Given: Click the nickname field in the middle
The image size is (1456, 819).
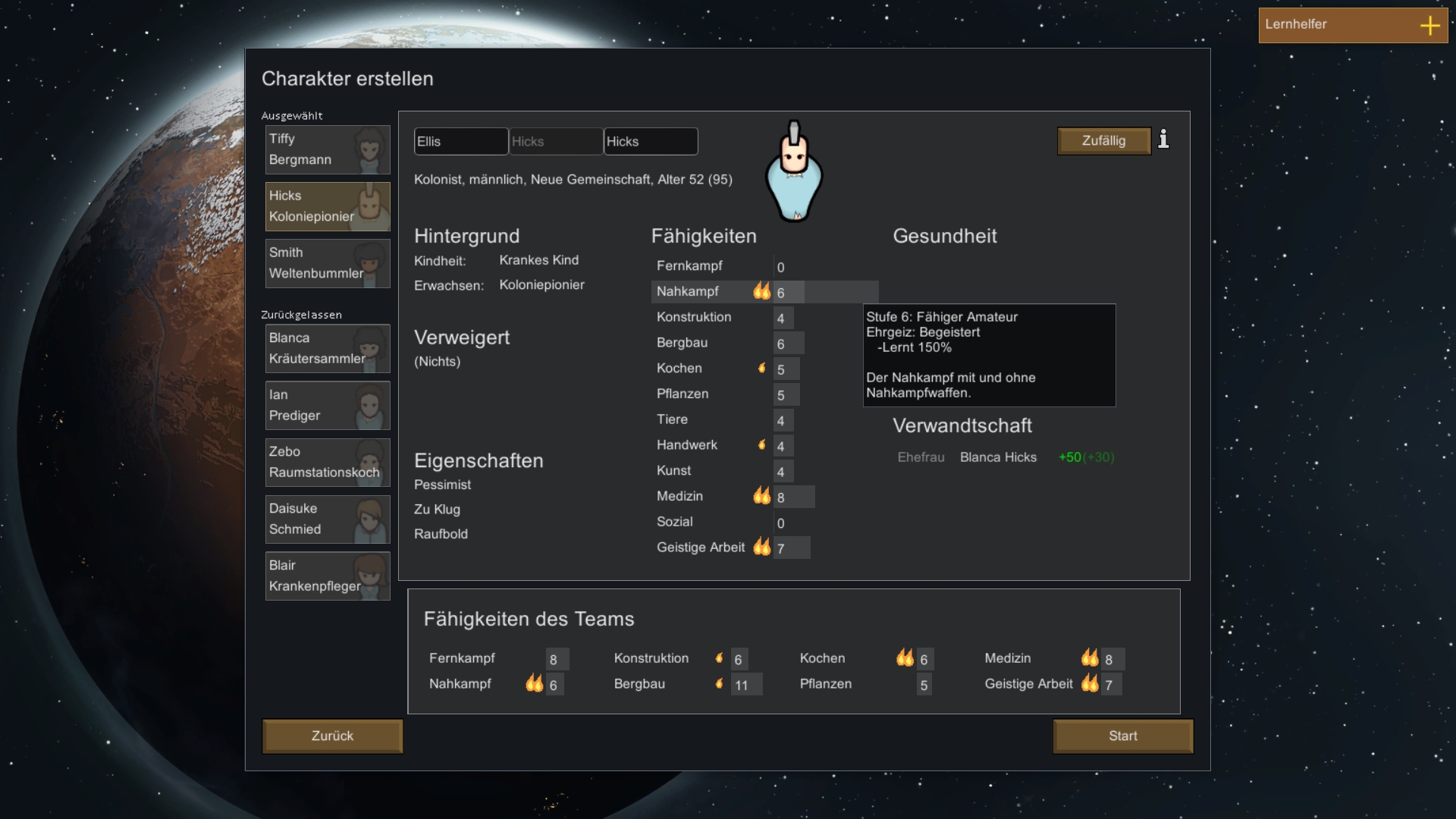Looking at the screenshot, I should click(556, 142).
